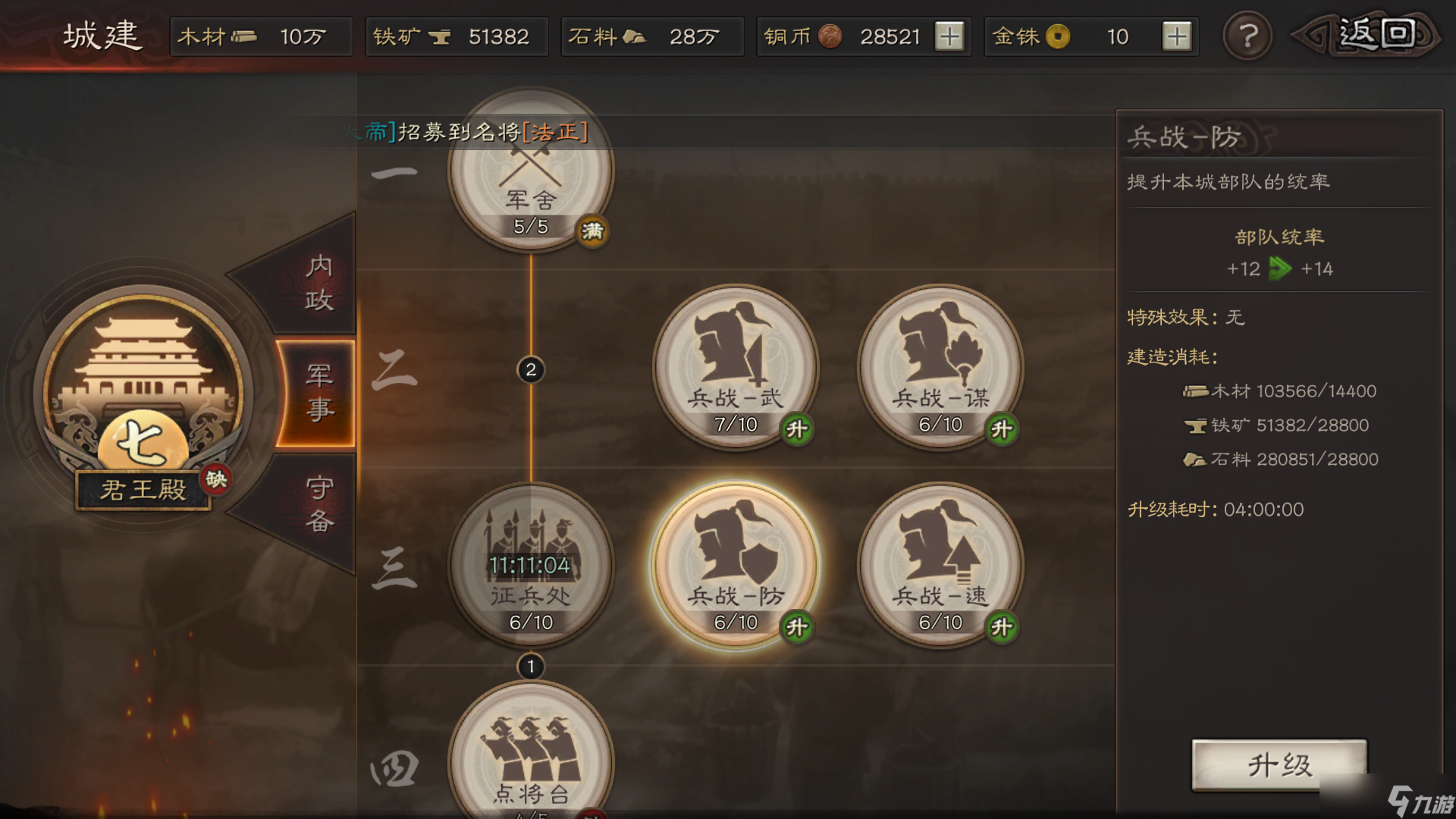Open the help question mark icon
The image size is (1456, 819).
(1247, 36)
